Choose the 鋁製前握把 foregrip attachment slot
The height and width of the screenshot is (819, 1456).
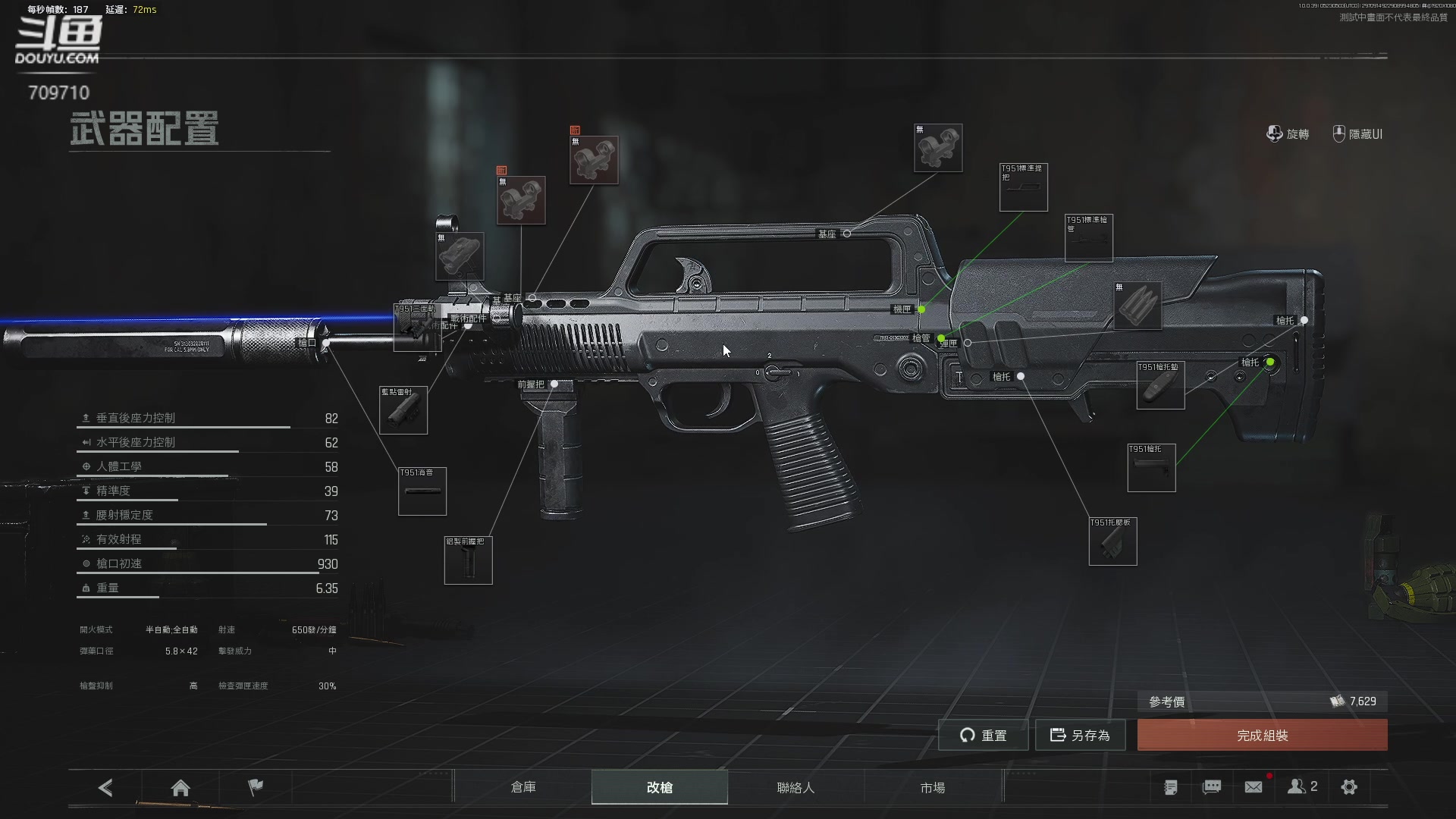pyautogui.click(x=468, y=560)
